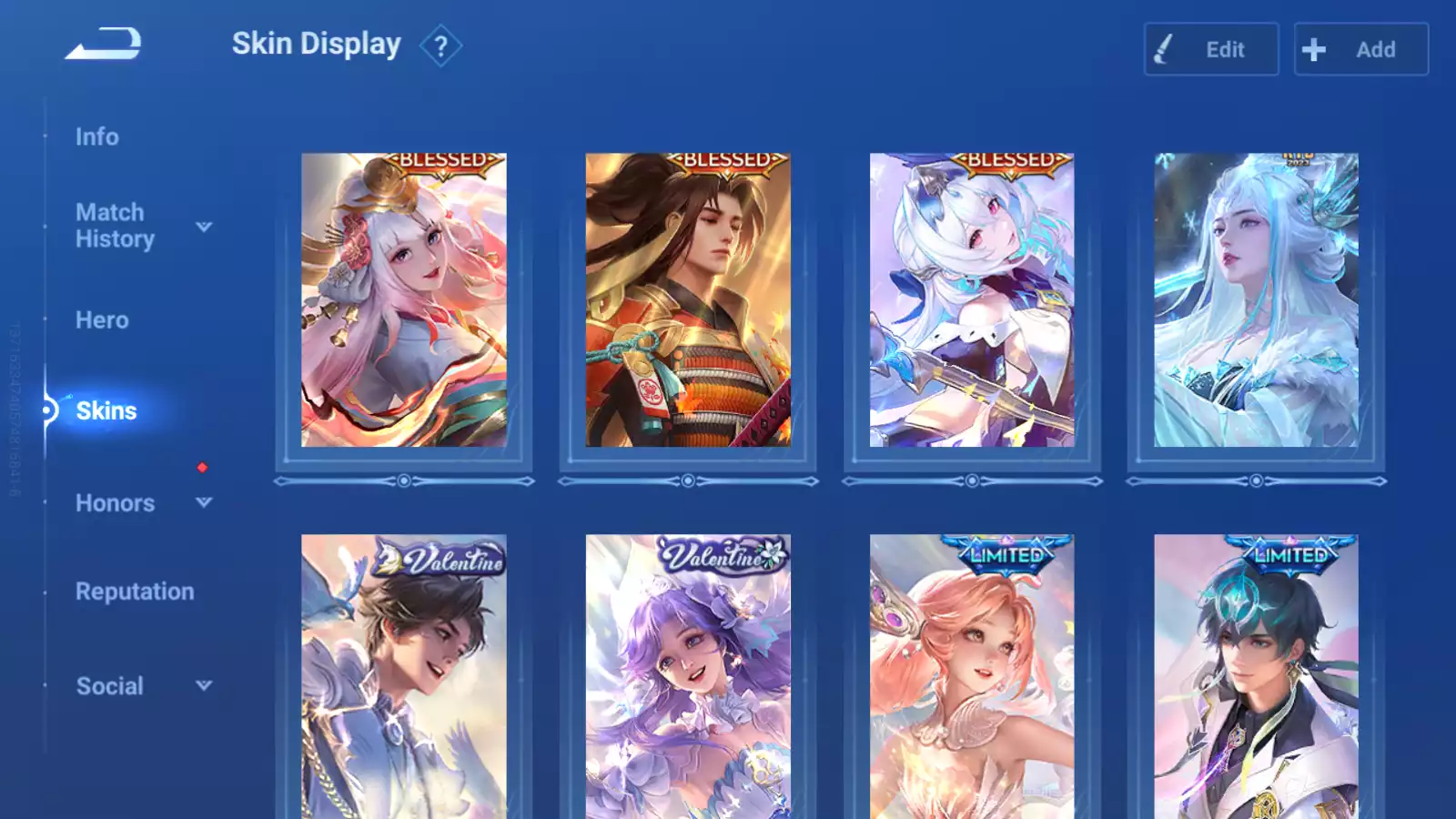Open the Skin Display help question mark
1456x819 pixels.
440,46
